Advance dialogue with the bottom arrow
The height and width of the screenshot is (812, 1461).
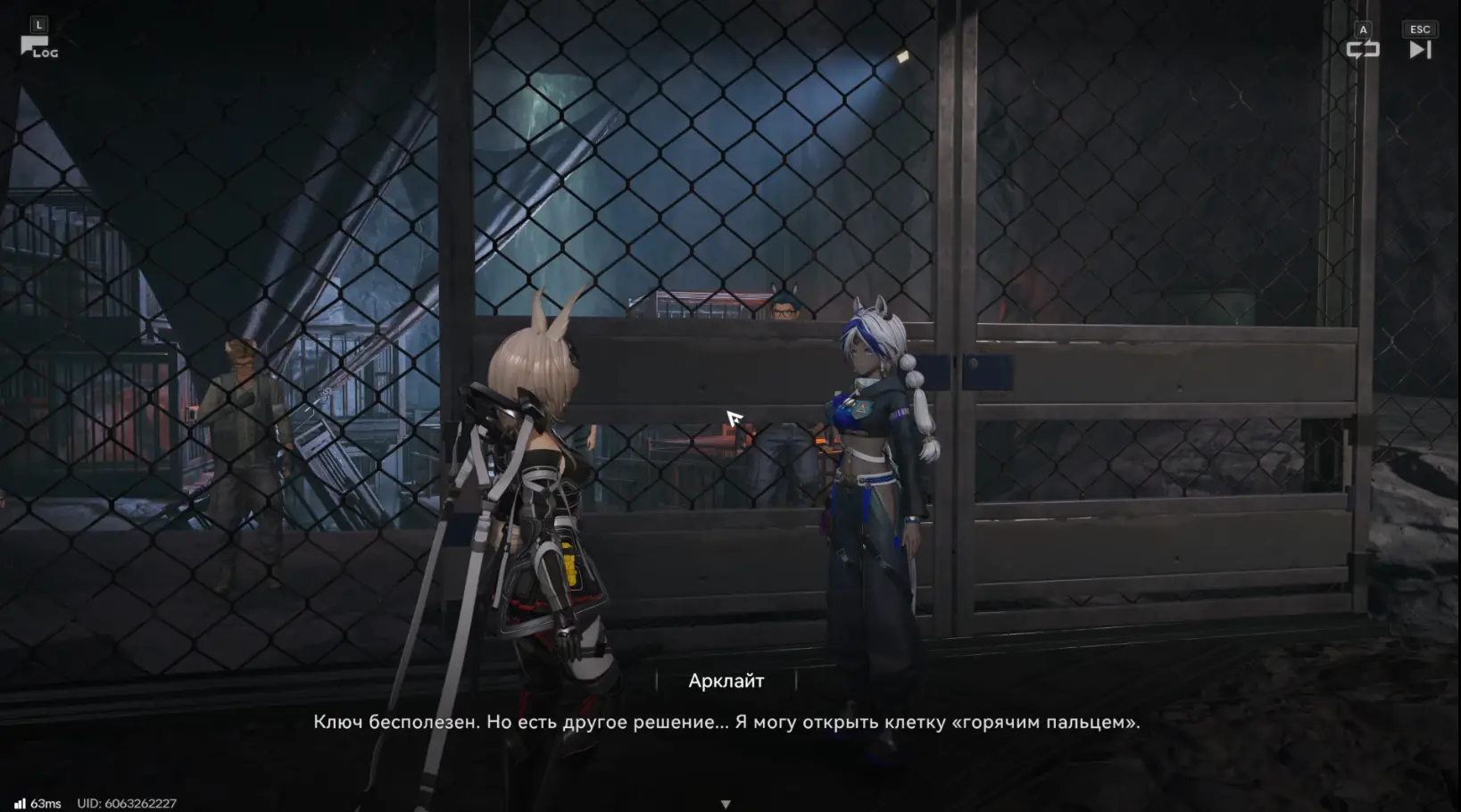726,804
